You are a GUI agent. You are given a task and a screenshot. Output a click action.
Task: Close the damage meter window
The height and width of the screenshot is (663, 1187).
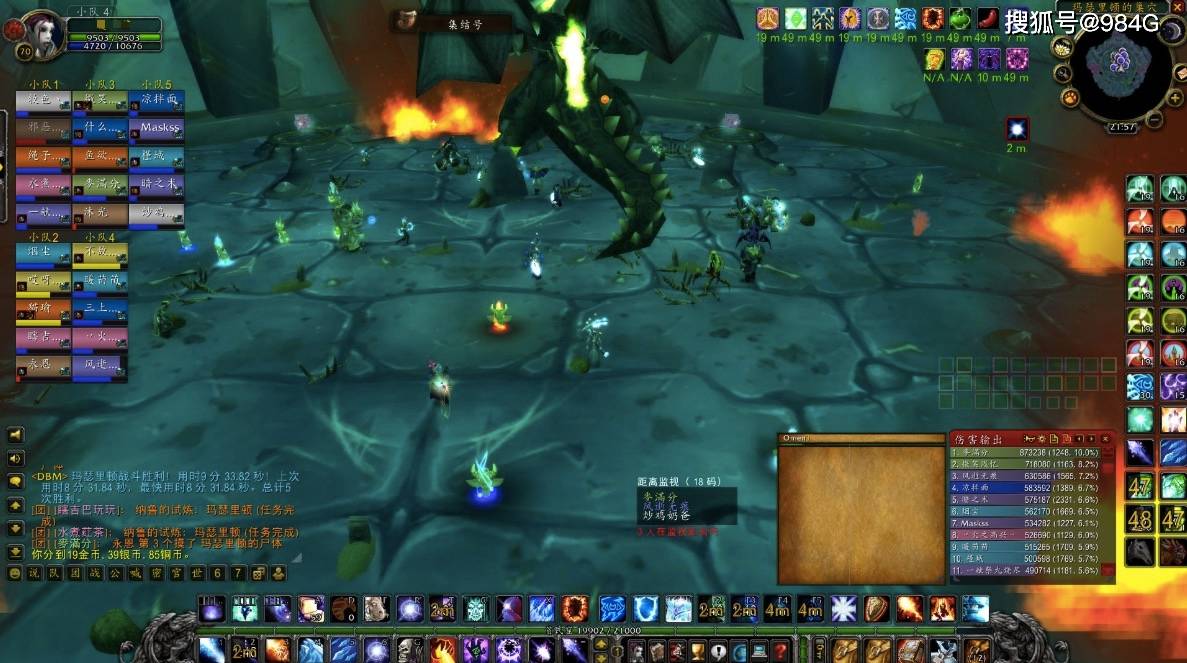click(1106, 439)
